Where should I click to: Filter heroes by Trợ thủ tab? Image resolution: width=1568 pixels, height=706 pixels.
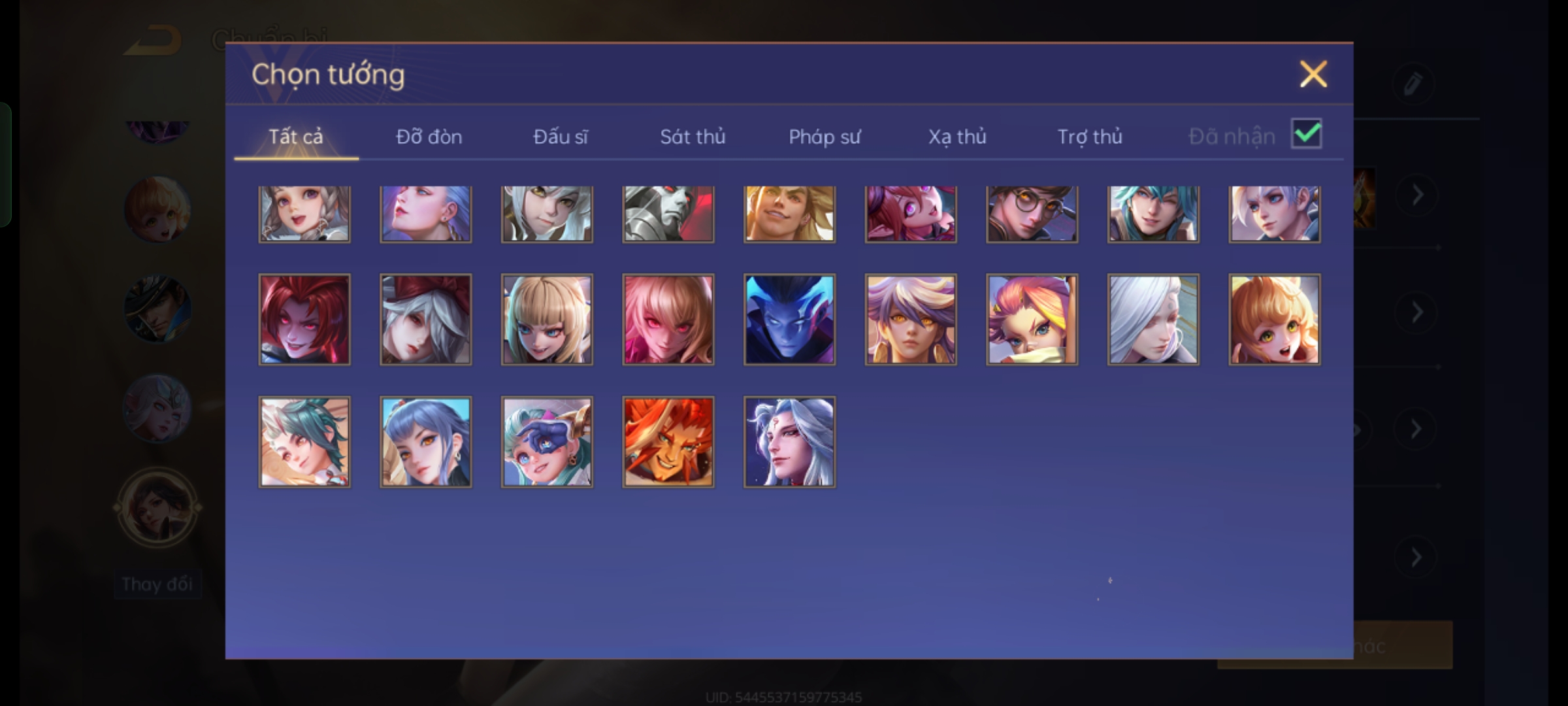[x=1090, y=137]
